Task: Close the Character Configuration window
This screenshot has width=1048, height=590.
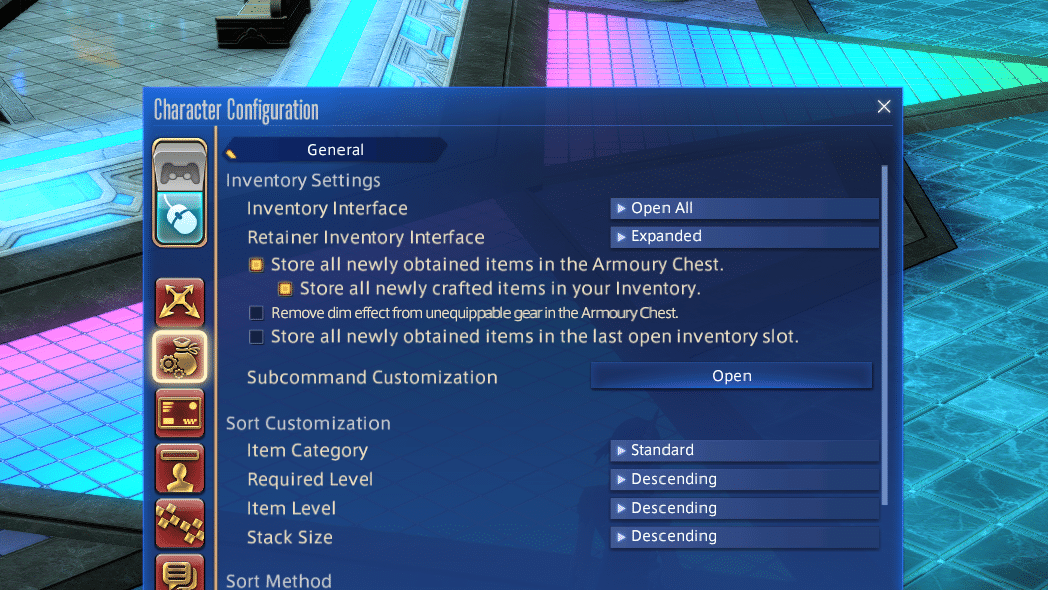Action: 884,107
